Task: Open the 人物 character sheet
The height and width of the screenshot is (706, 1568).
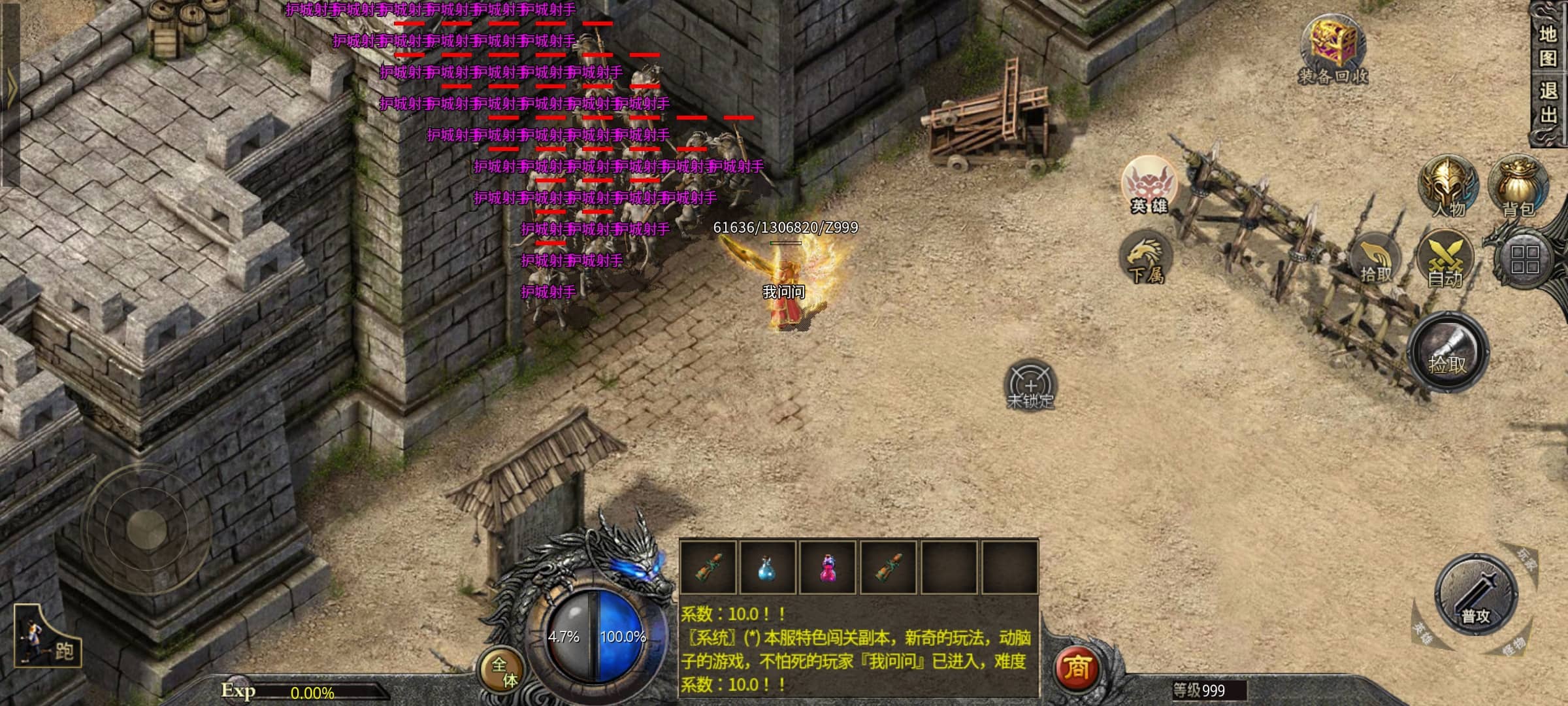Action: click(1448, 186)
